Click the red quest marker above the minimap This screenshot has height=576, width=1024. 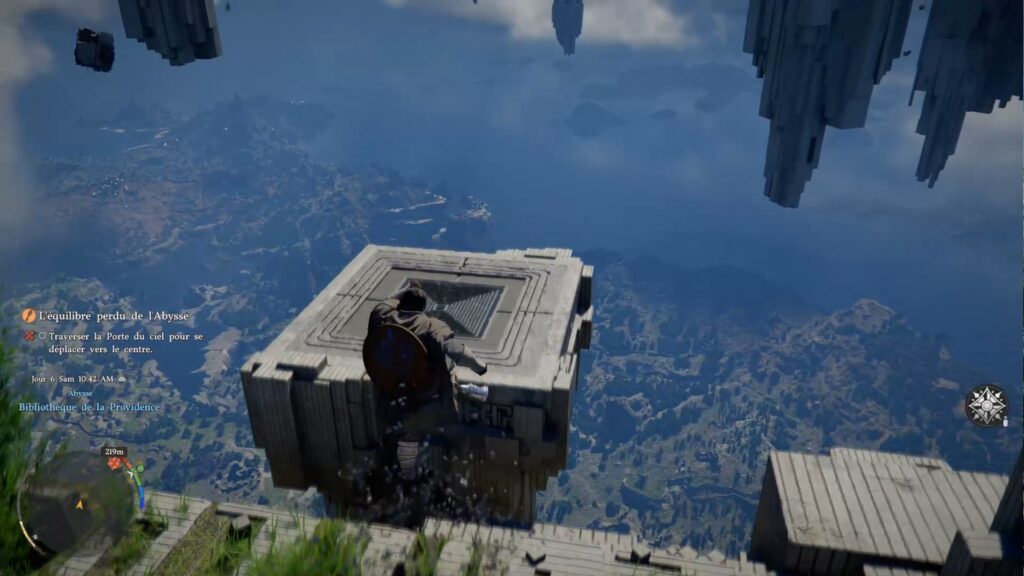pyautogui.click(x=114, y=463)
